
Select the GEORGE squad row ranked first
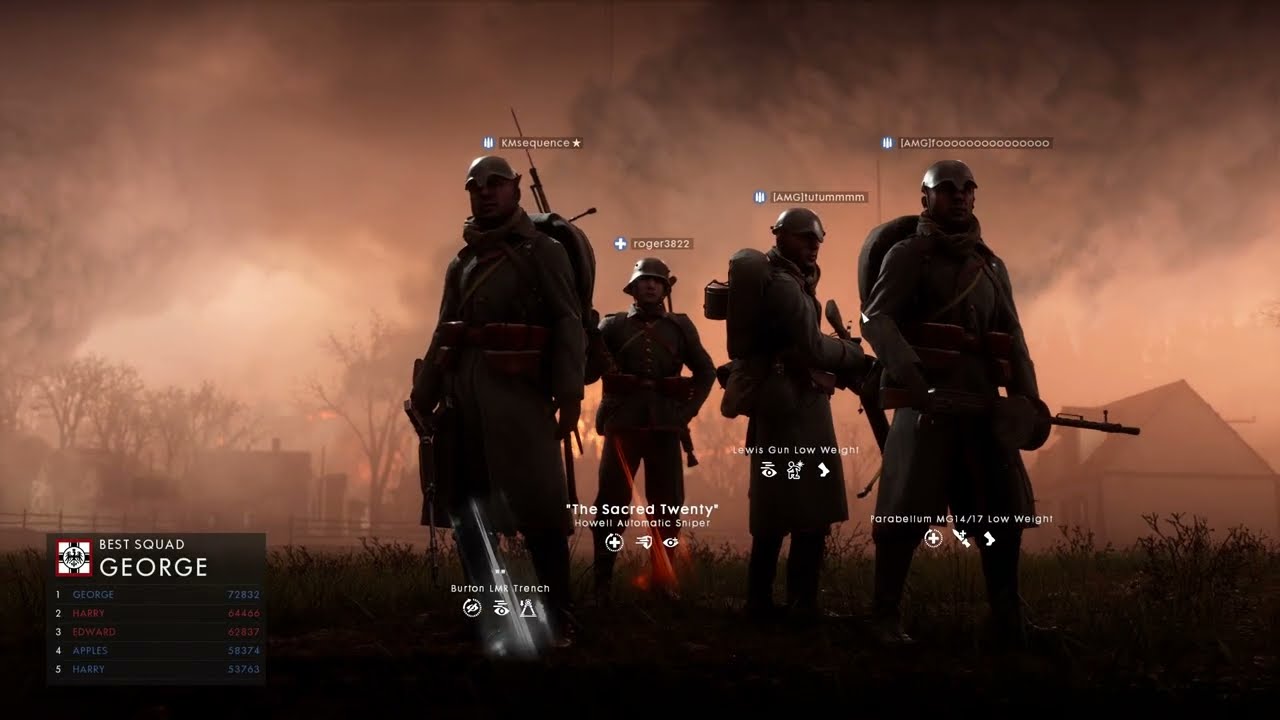click(156, 595)
